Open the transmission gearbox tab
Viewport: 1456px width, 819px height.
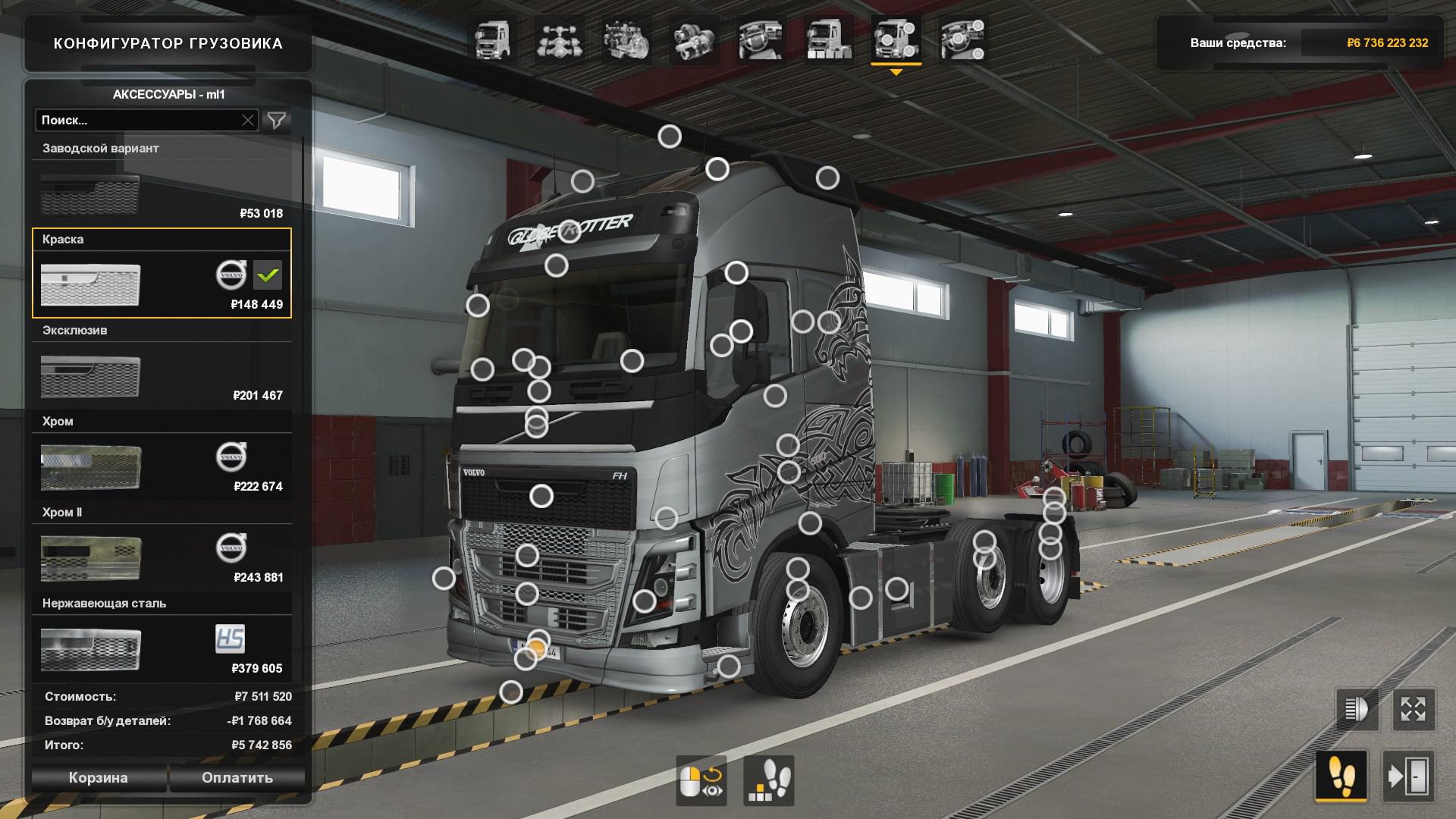tap(694, 39)
